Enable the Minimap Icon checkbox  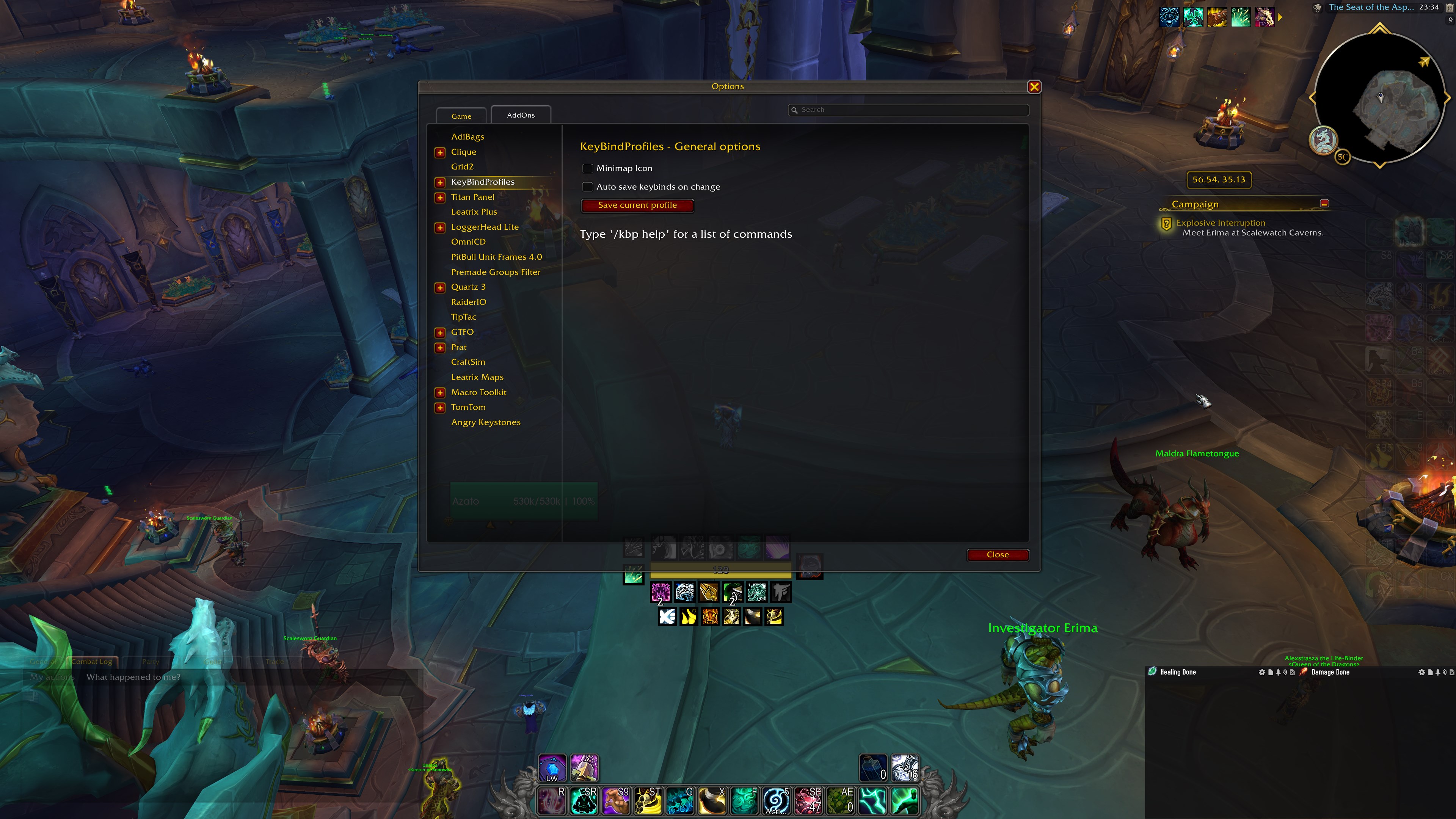587,168
